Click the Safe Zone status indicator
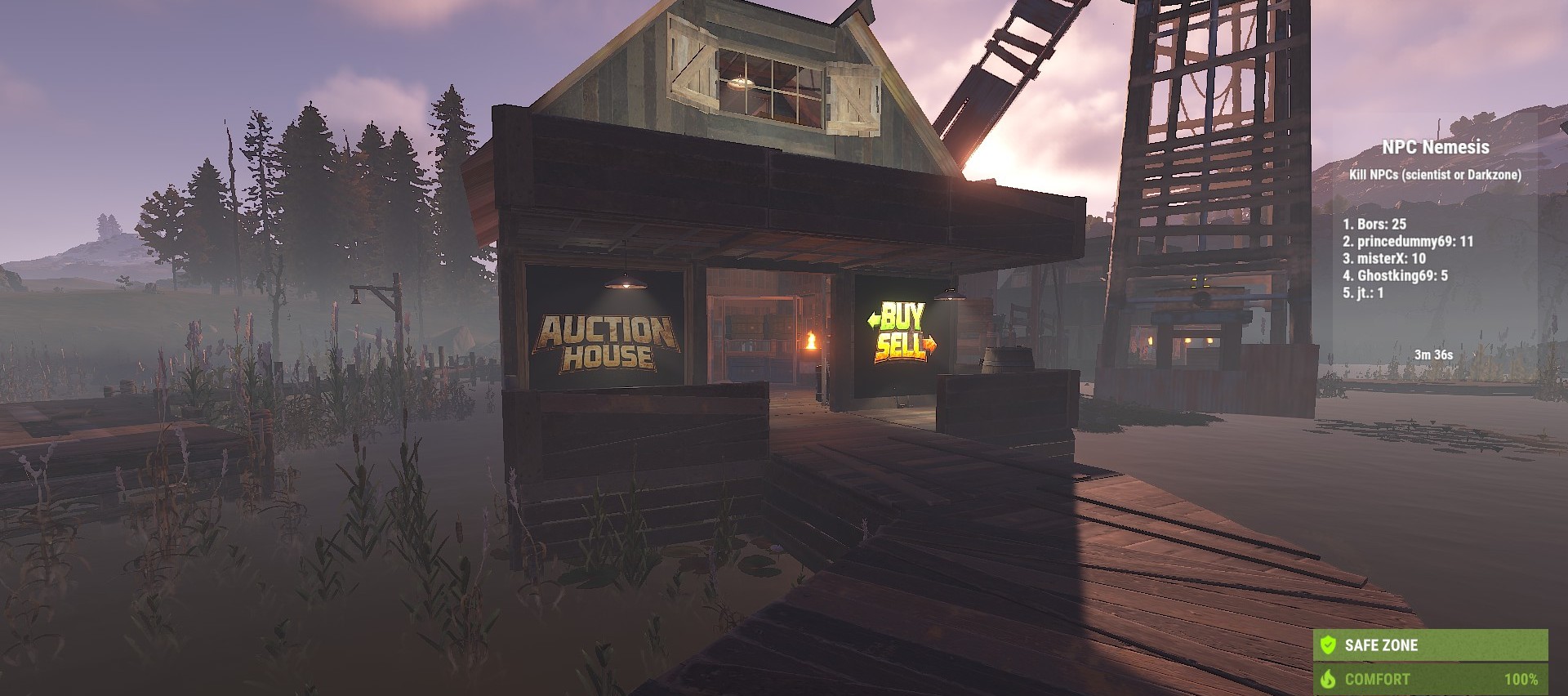 [1430, 645]
